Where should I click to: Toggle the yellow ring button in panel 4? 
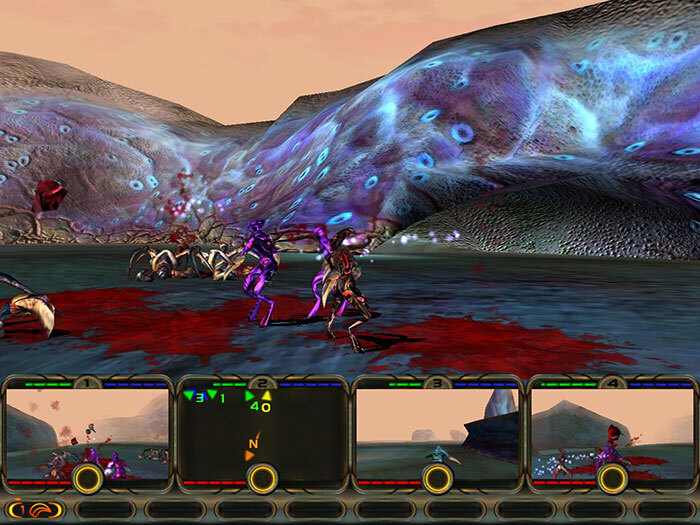(x=612, y=479)
